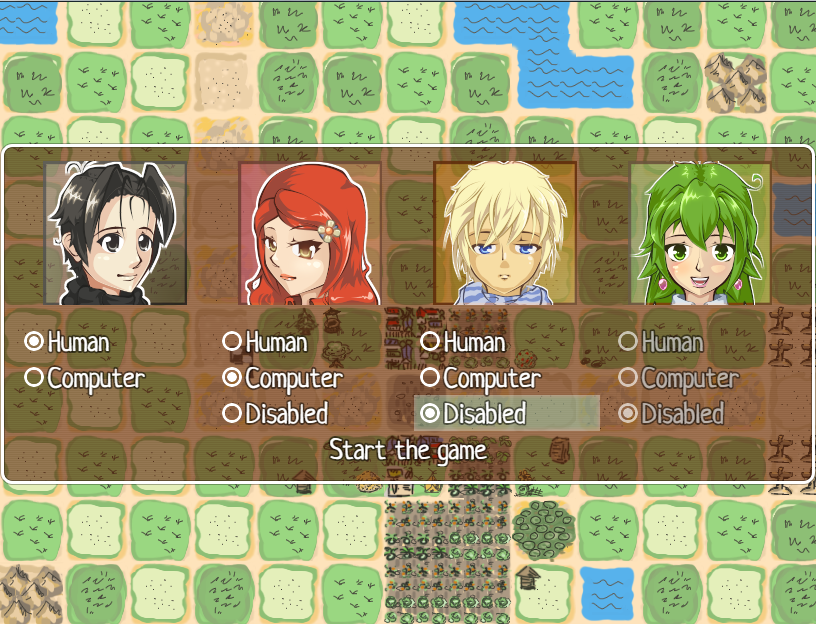816x624 pixels.
Task: Select the red-haired girl portrait
Action: click(310, 234)
